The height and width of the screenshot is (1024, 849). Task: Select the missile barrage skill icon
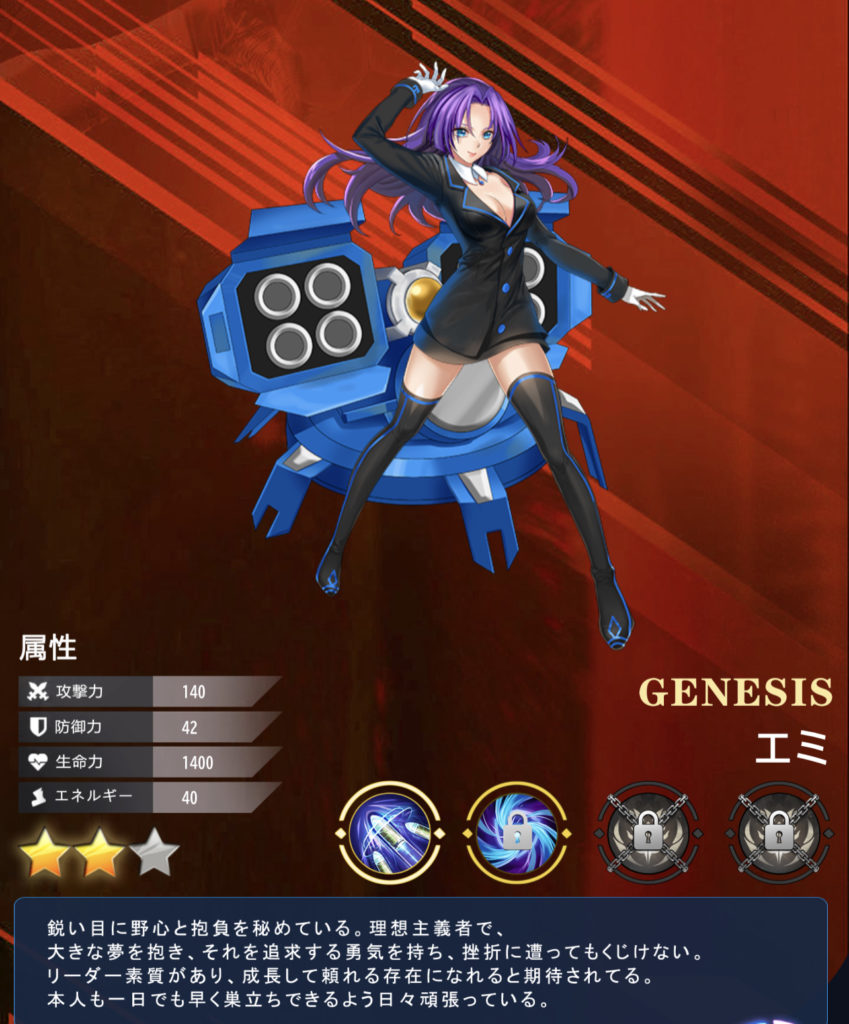click(x=389, y=833)
